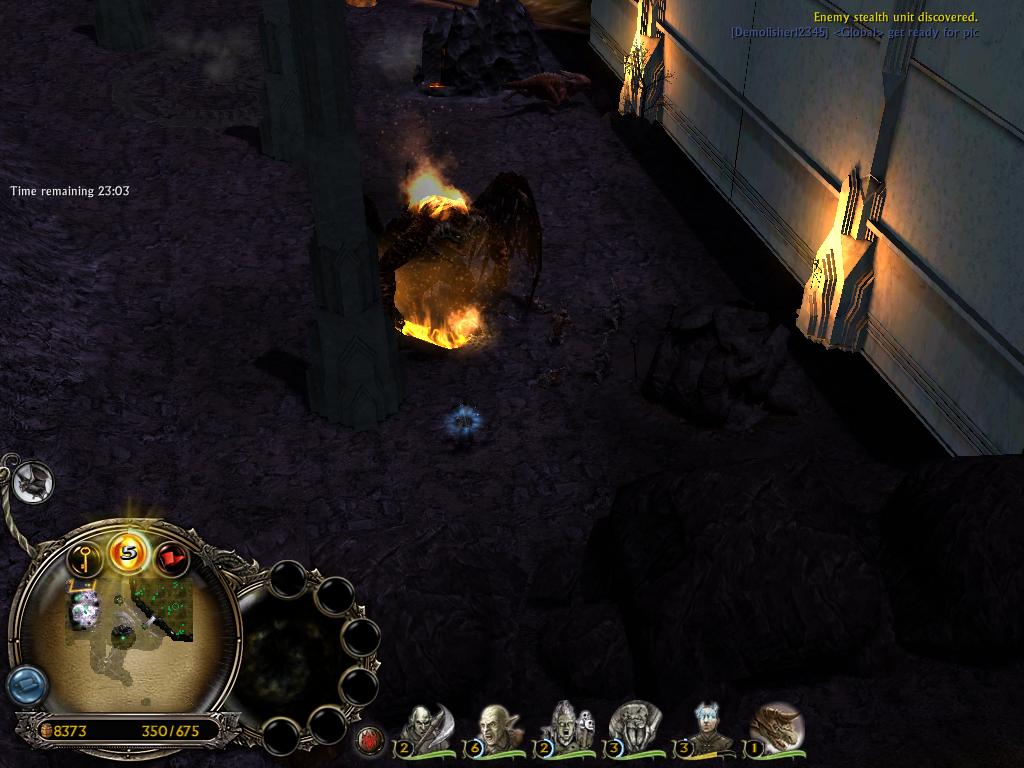The image size is (1024, 768).
Task: Select the orc hero with curved blade
Action: coord(427,727)
